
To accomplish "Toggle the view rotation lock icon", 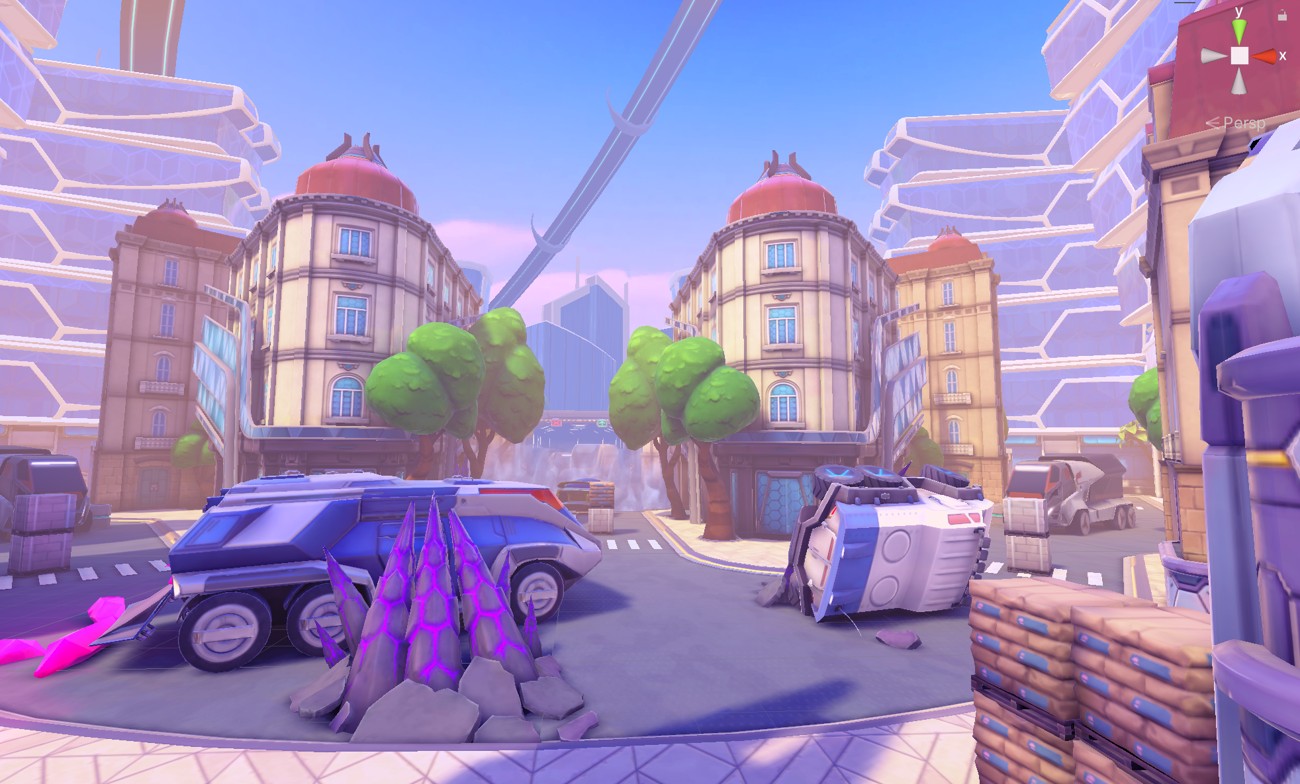I will coord(1283,14).
